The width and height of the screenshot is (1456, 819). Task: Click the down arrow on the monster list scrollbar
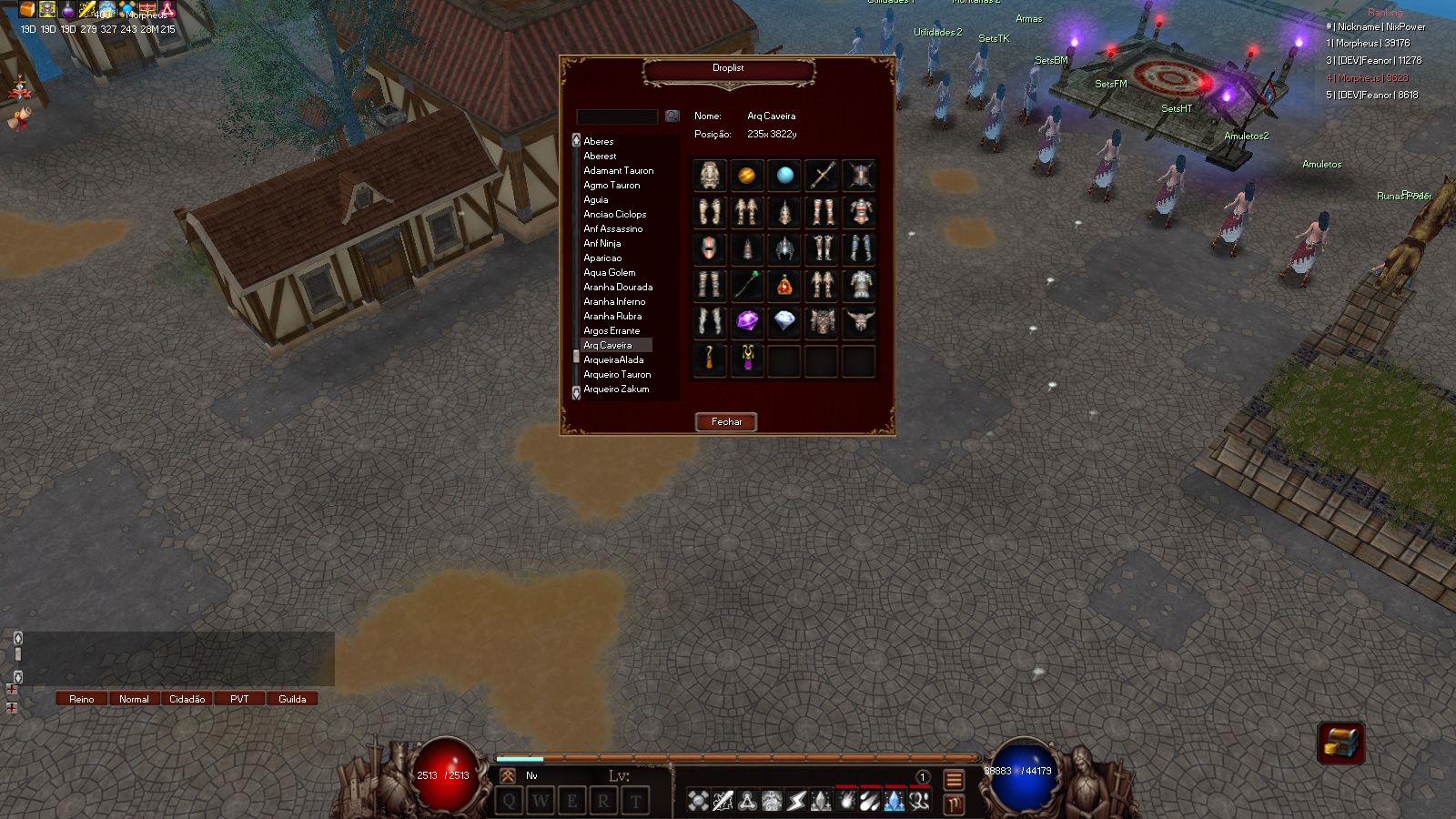point(575,393)
